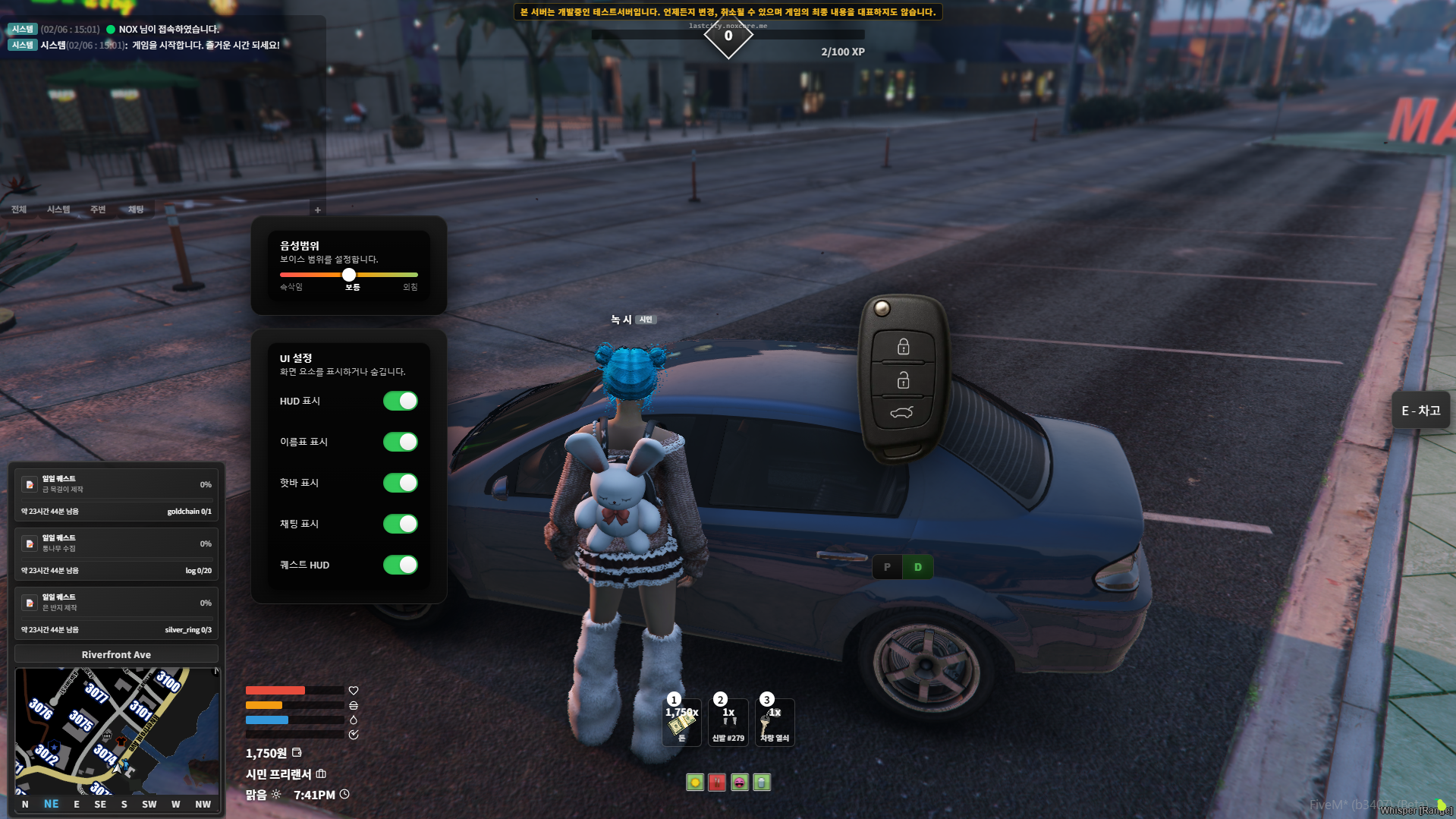Click the minimap
Screen dimensions: 1456x819
[x=118, y=730]
